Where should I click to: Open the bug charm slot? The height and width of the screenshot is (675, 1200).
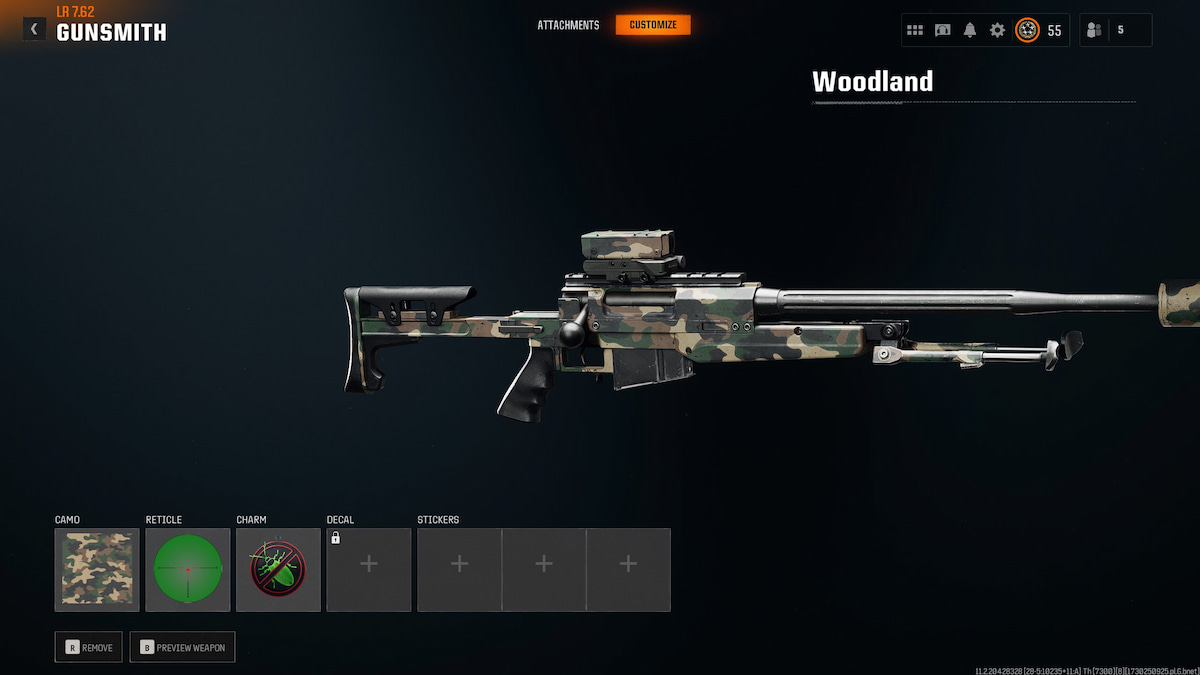(x=278, y=570)
